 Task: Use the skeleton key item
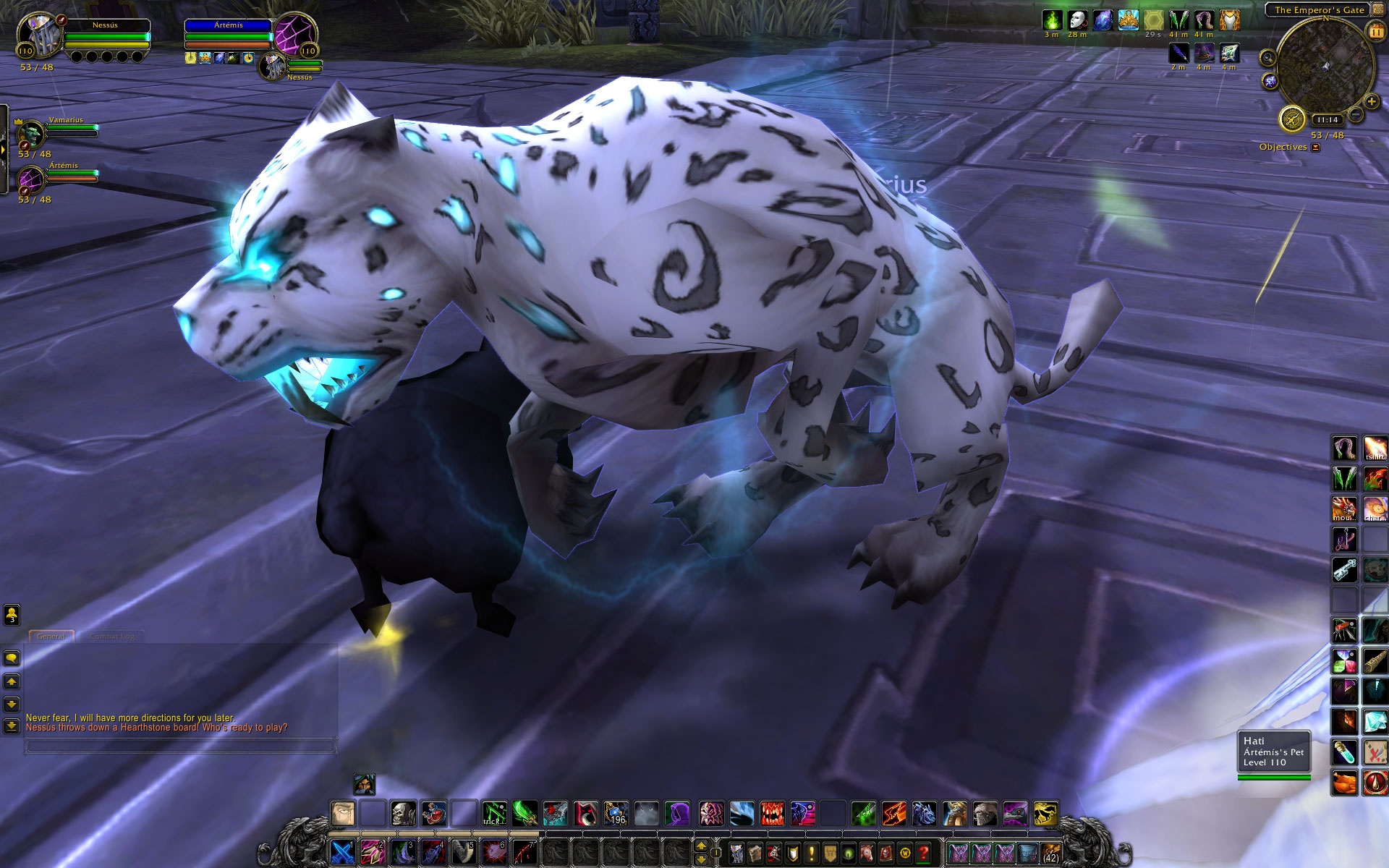click(1344, 569)
